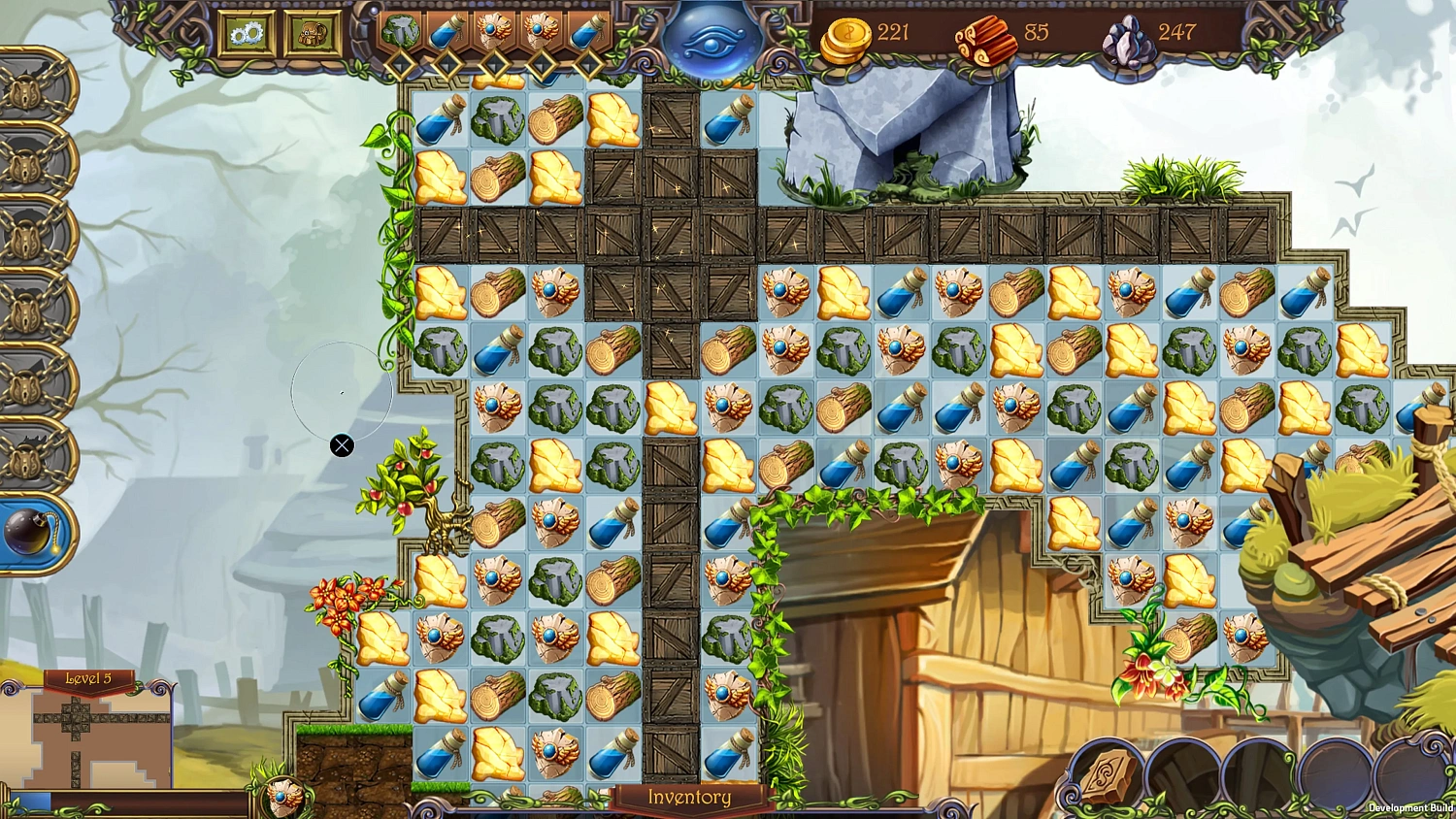
Task: Click the wood logs resource icon
Action: click(988, 37)
